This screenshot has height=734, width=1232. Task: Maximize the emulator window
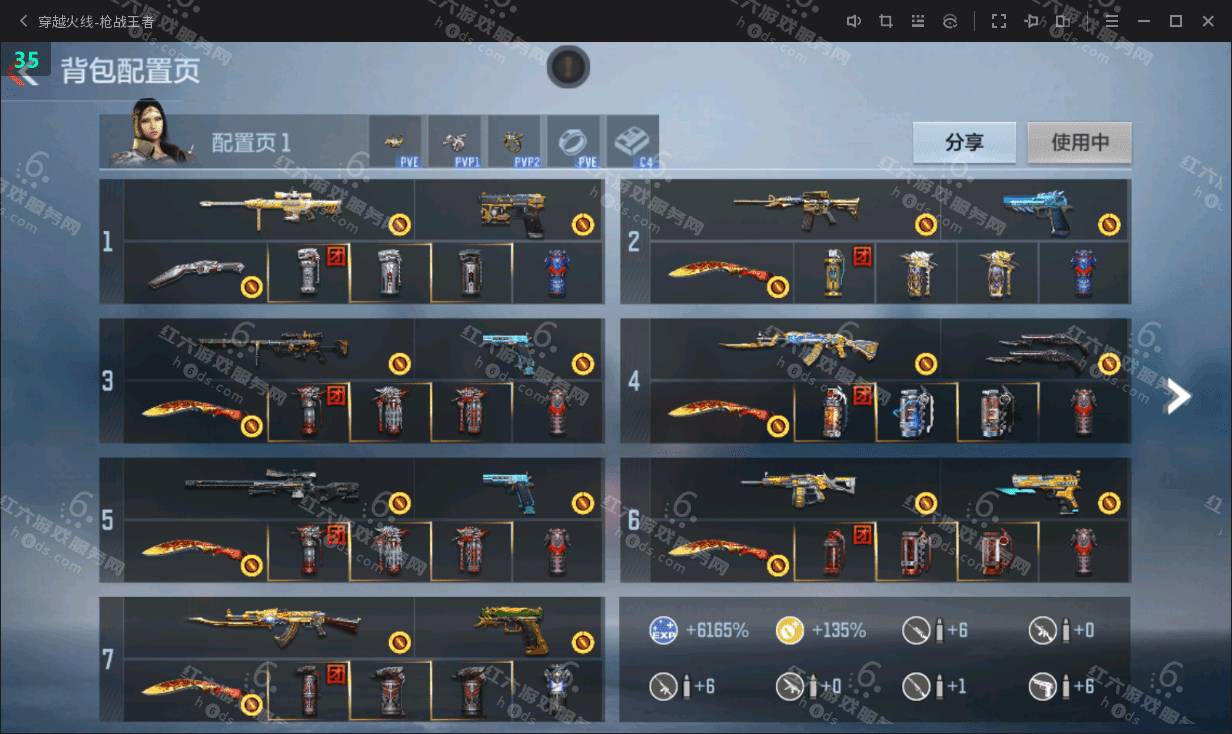pyautogui.click(x=1176, y=21)
